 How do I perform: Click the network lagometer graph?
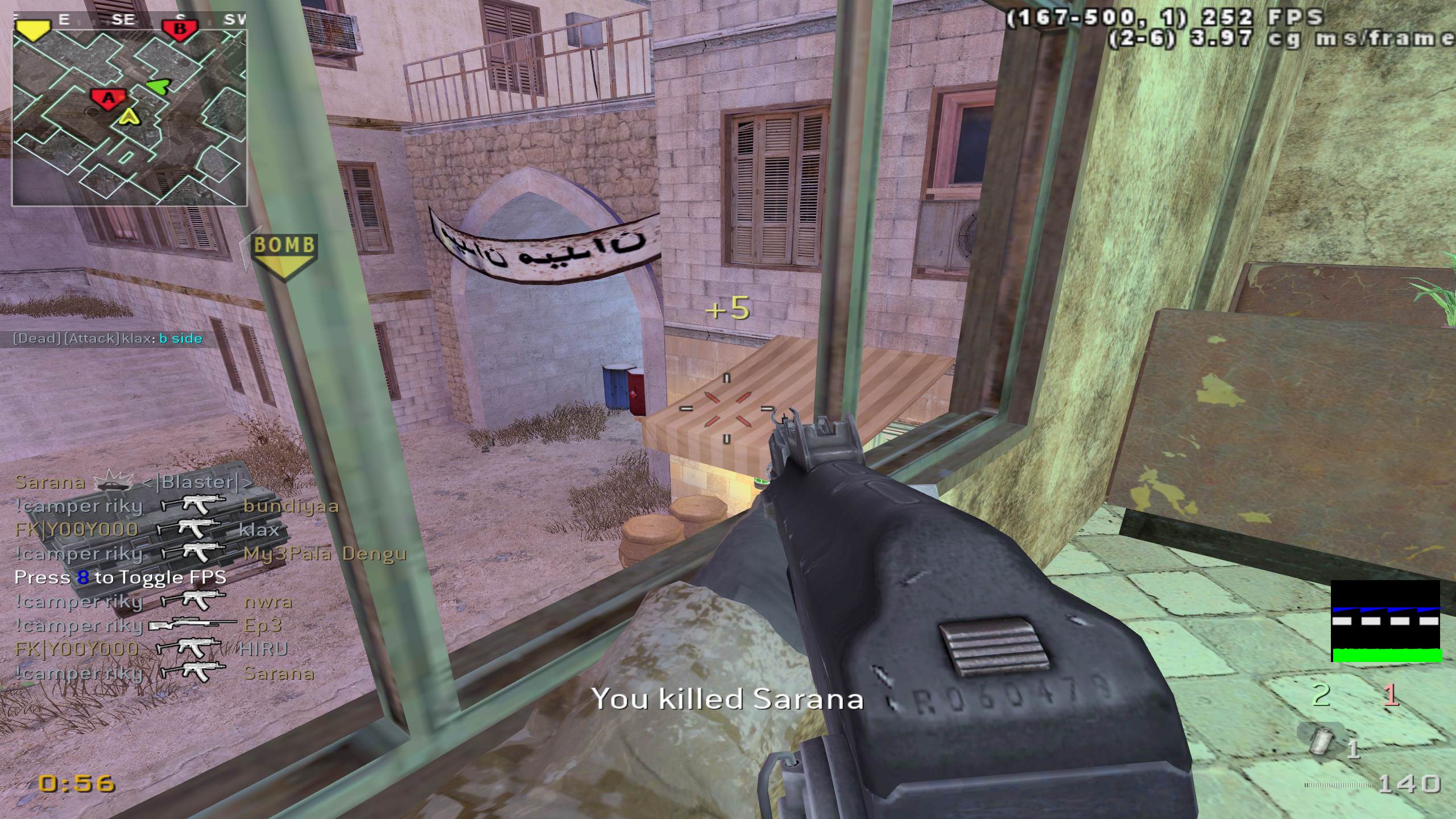click(1385, 621)
